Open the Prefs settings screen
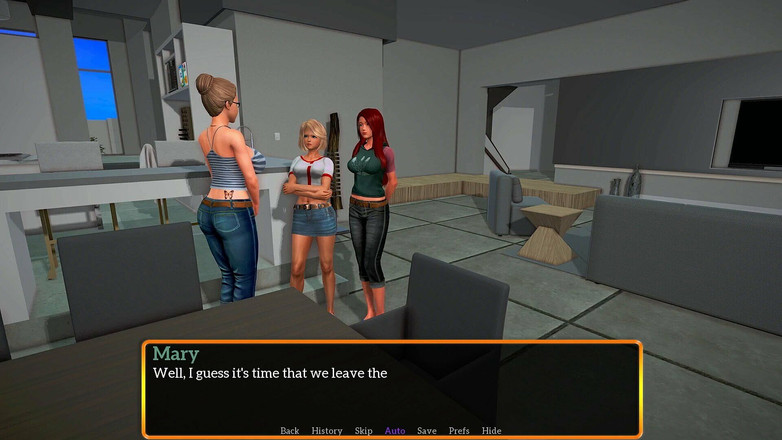782x440 pixels. (459, 431)
